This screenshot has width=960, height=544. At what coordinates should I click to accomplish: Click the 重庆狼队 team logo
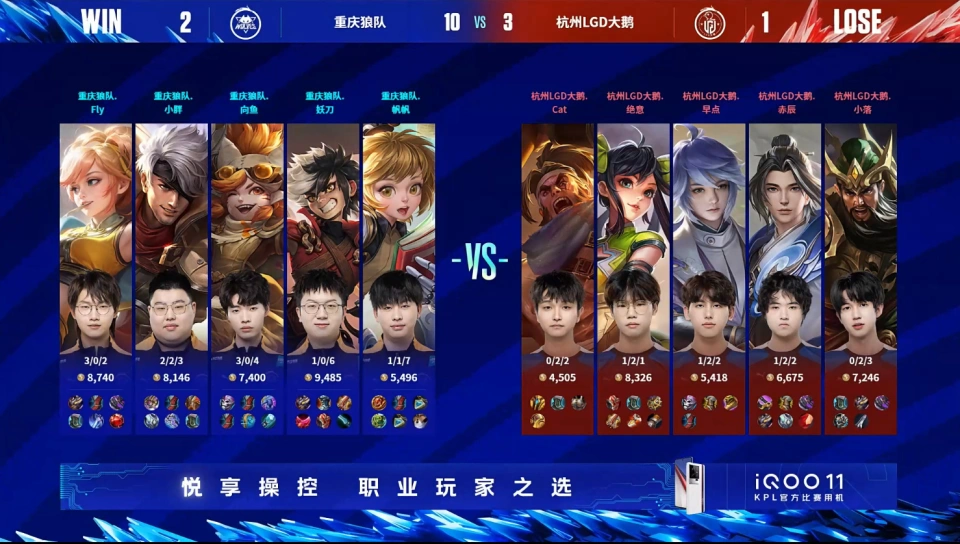(245, 22)
